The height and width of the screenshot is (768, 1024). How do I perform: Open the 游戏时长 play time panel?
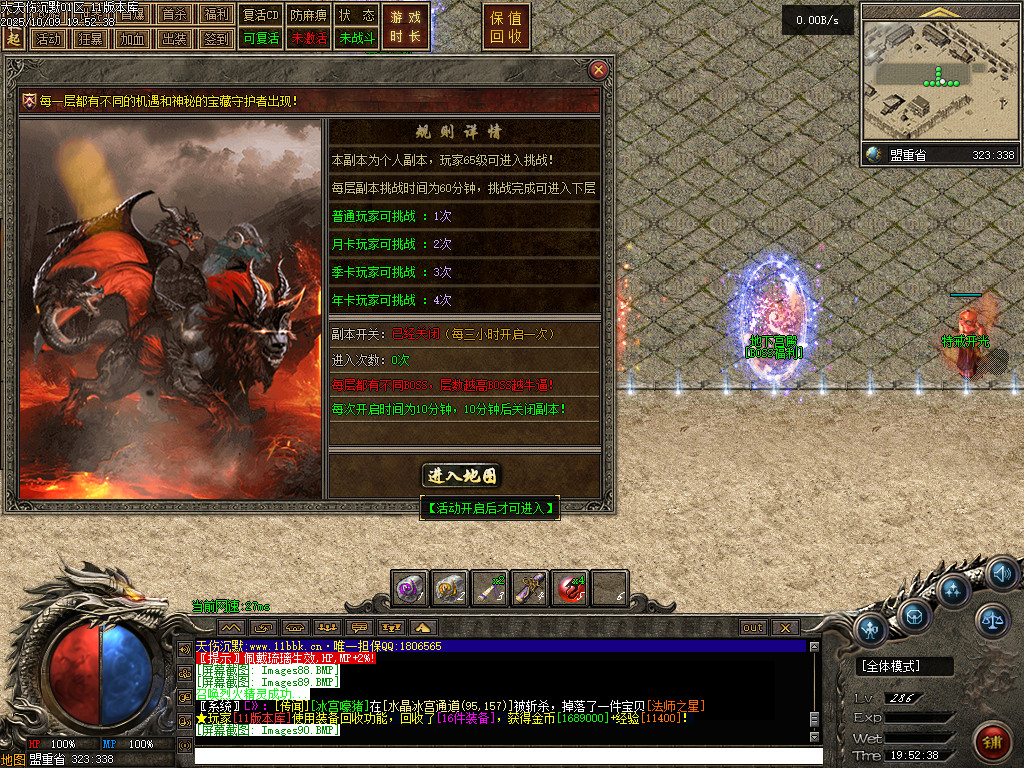405,27
